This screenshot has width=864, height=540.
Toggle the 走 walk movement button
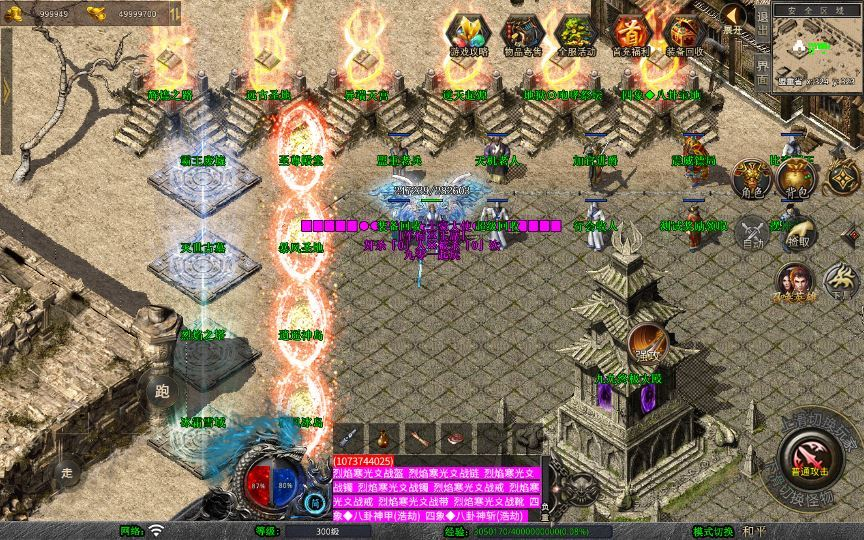68,470
